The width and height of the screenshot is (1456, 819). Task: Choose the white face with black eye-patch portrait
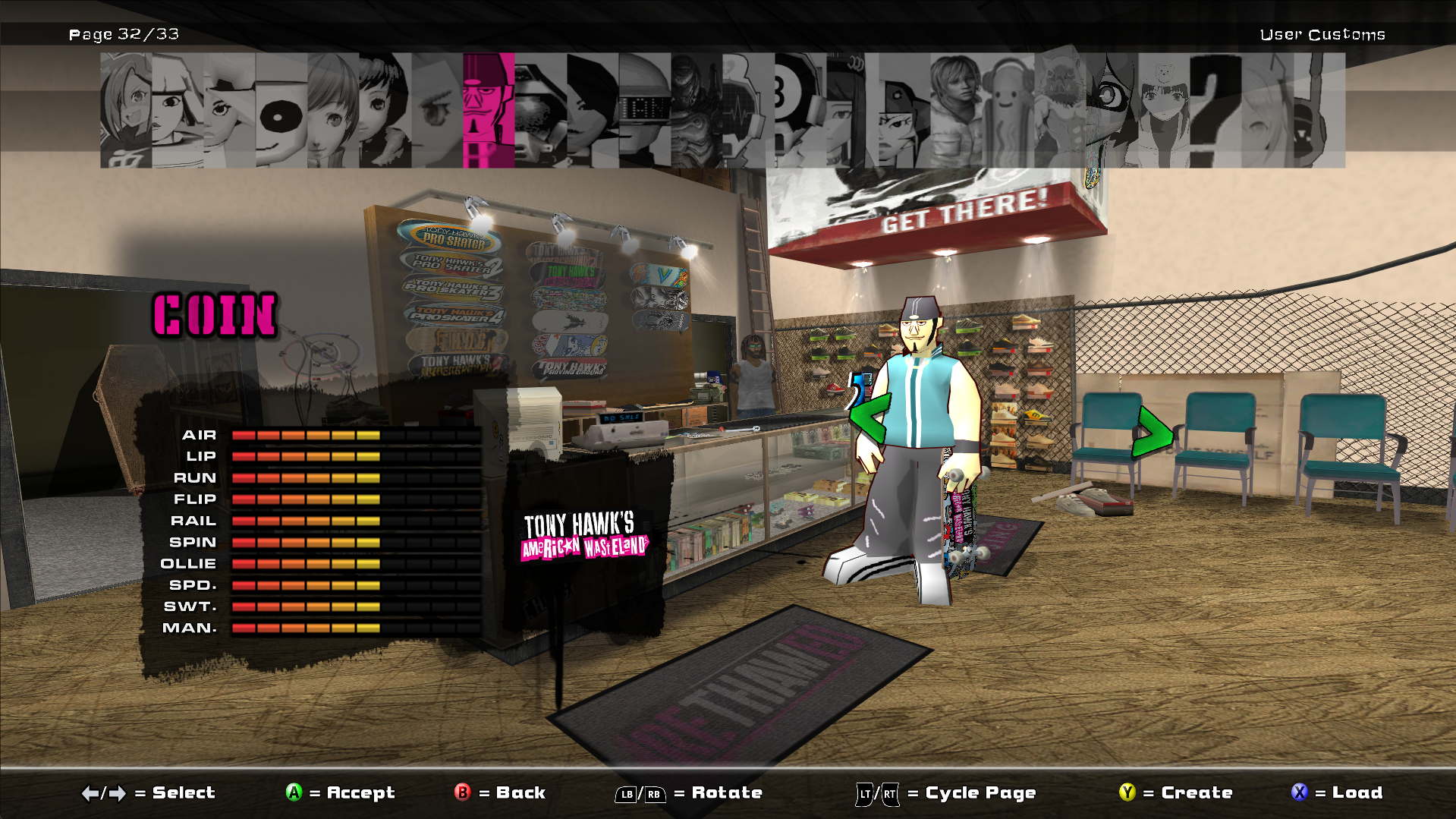[x=281, y=110]
